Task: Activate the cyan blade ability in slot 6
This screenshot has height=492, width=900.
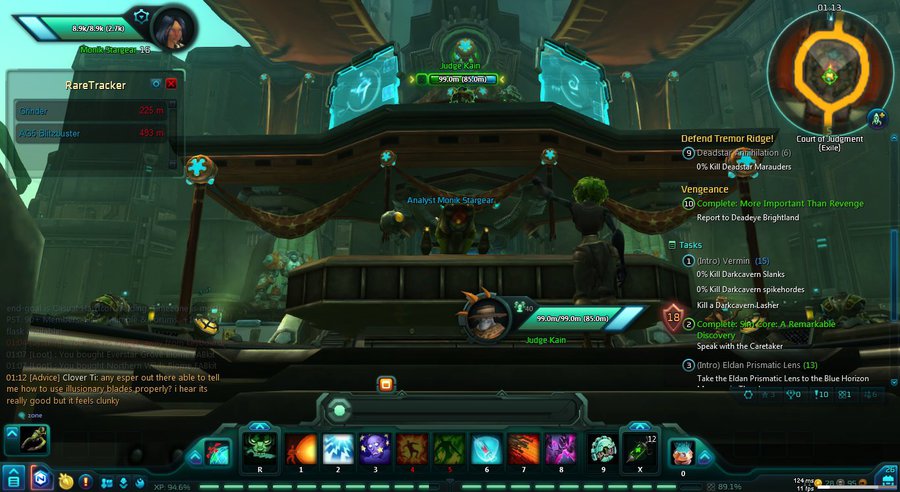Action: pos(486,449)
